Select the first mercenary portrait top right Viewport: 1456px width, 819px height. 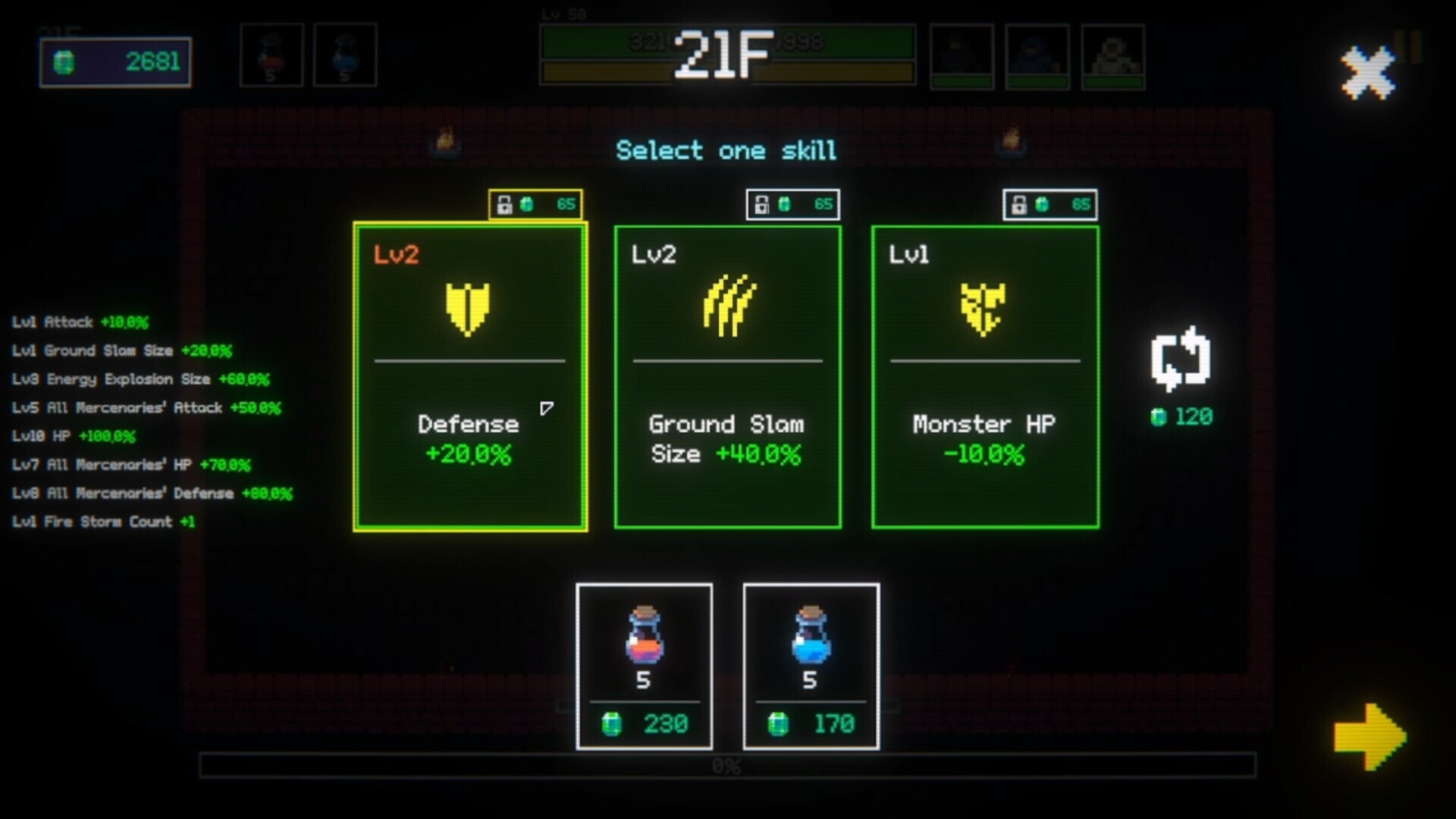(x=960, y=54)
